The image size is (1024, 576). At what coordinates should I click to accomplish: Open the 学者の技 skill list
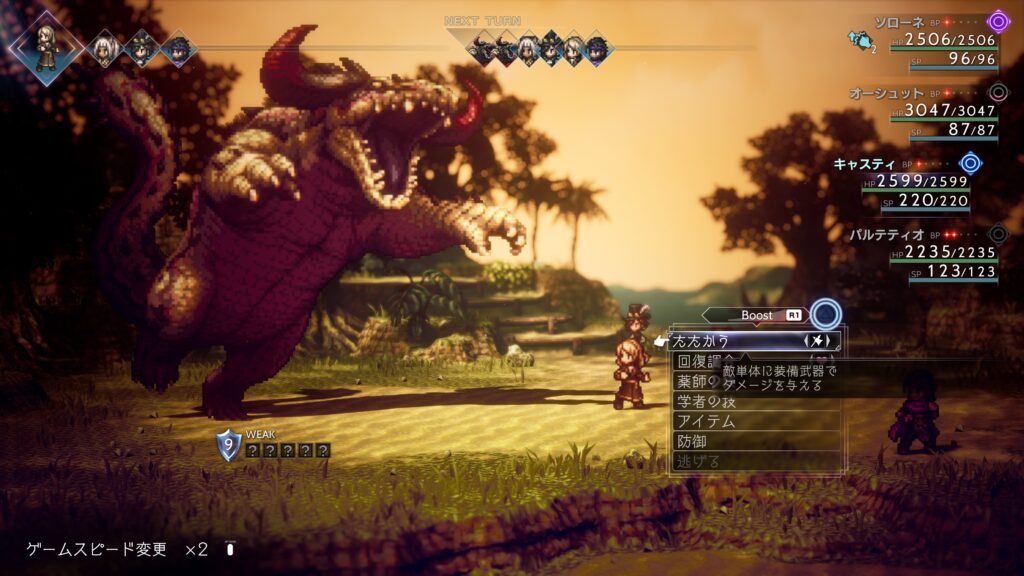click(x=707, y=401)
